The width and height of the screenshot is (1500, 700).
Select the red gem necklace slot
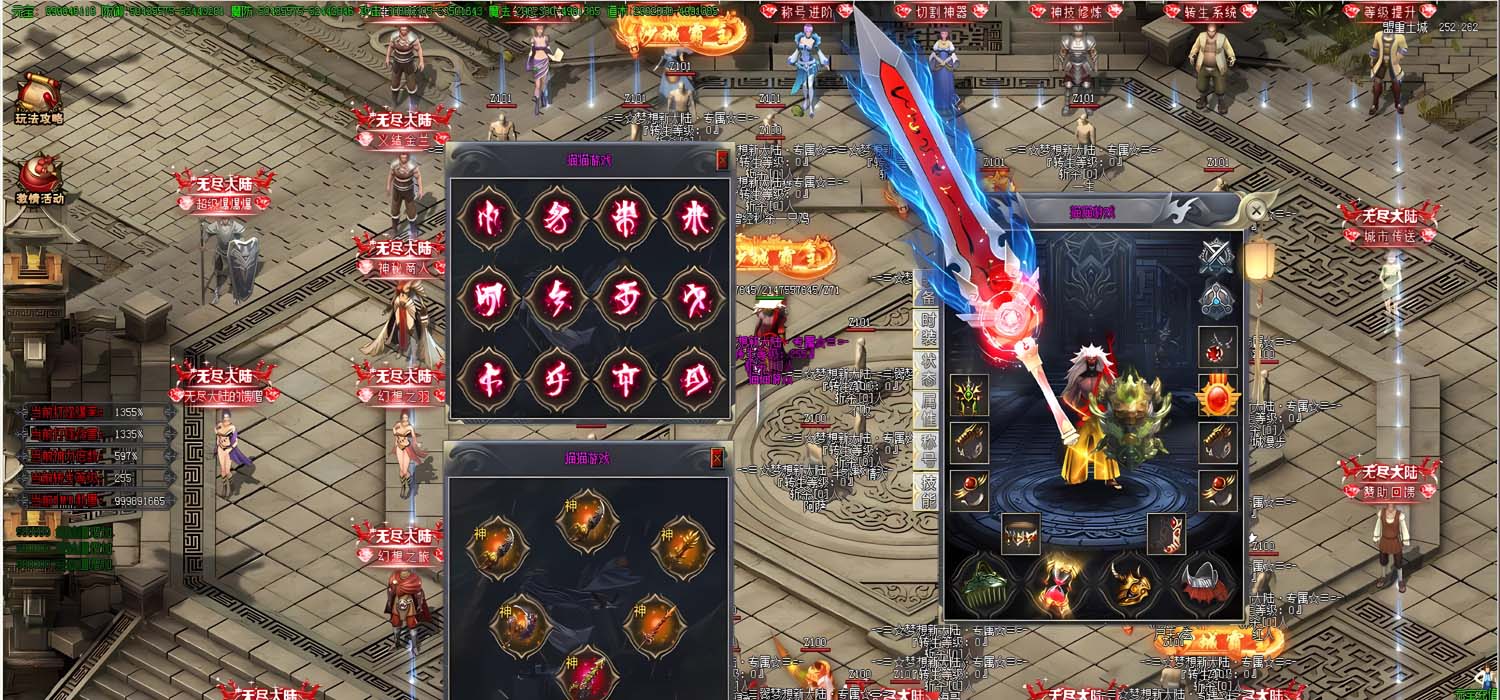pos(1217,347)
